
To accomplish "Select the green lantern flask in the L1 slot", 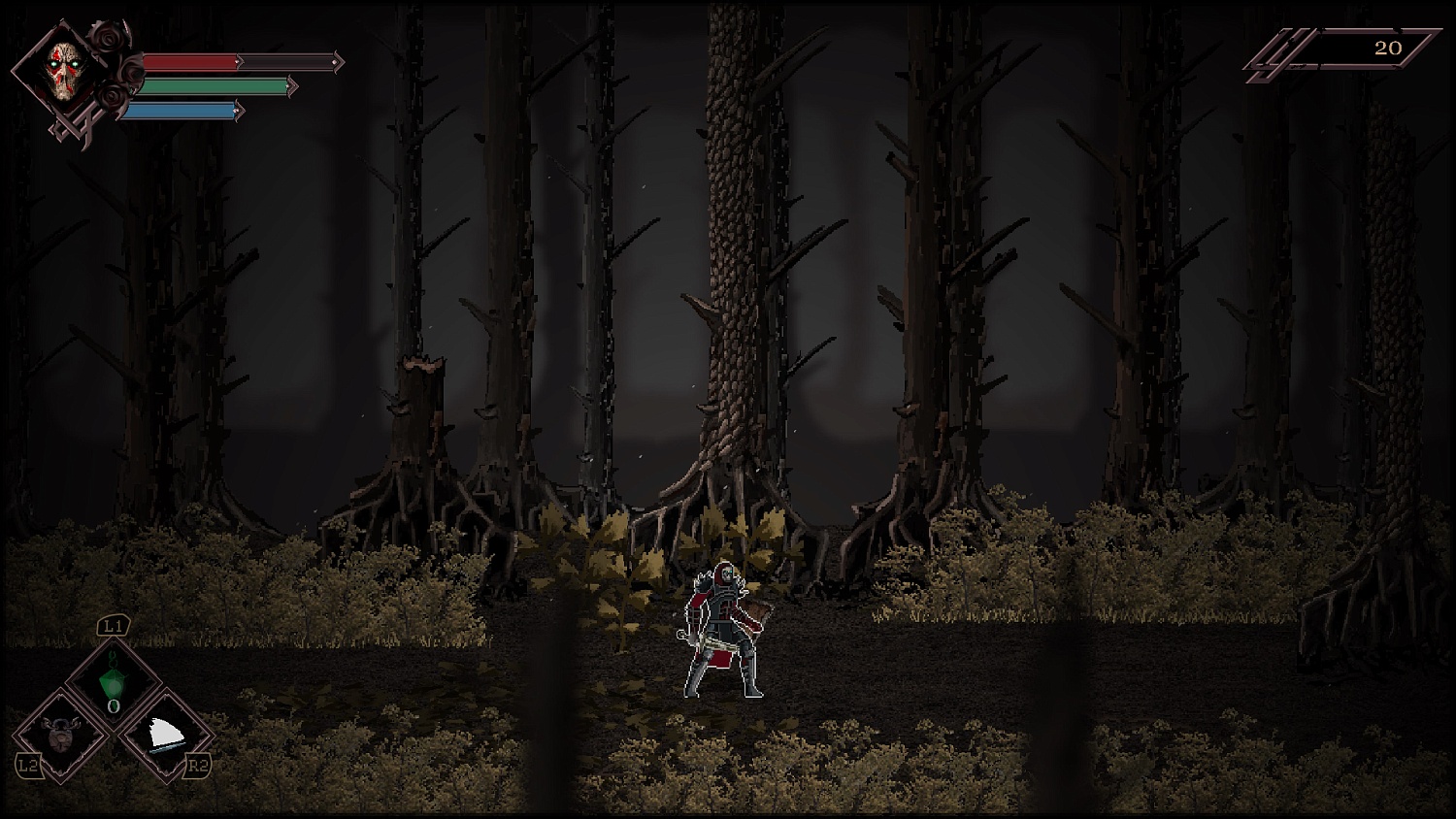I will click(x=113, y=677).
